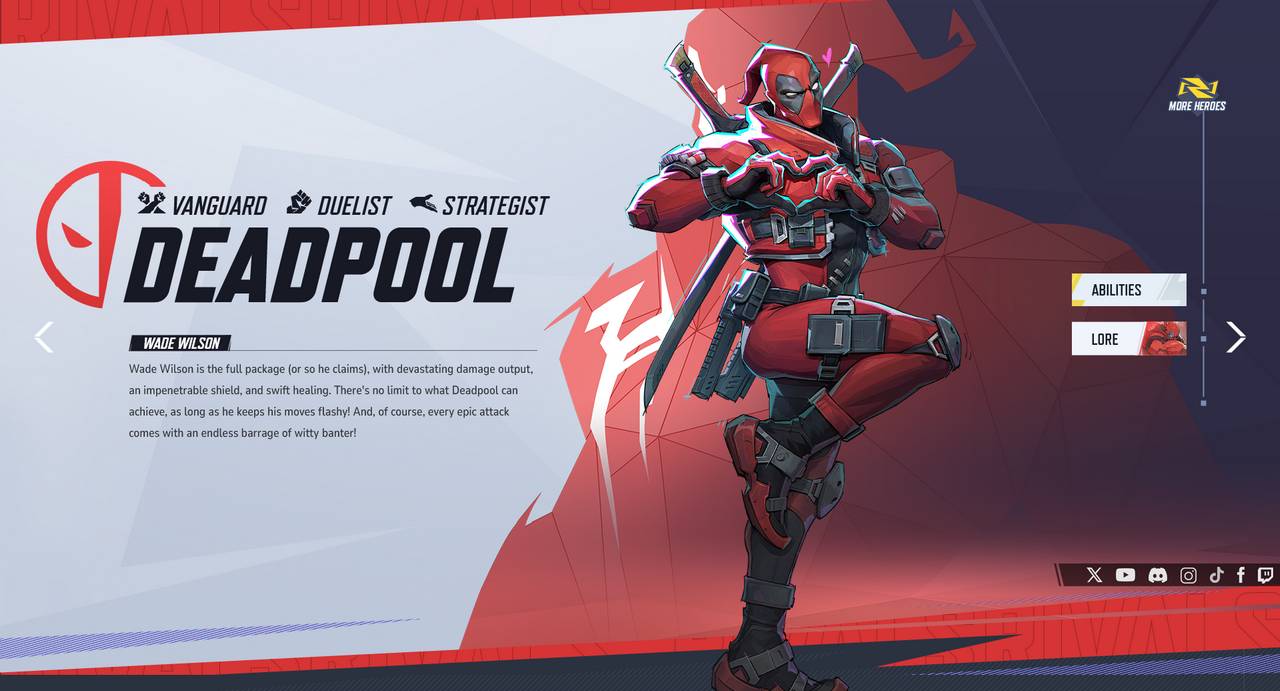
Task: Open the YouTube channel icon
Action: click(x=1125, y=575)
